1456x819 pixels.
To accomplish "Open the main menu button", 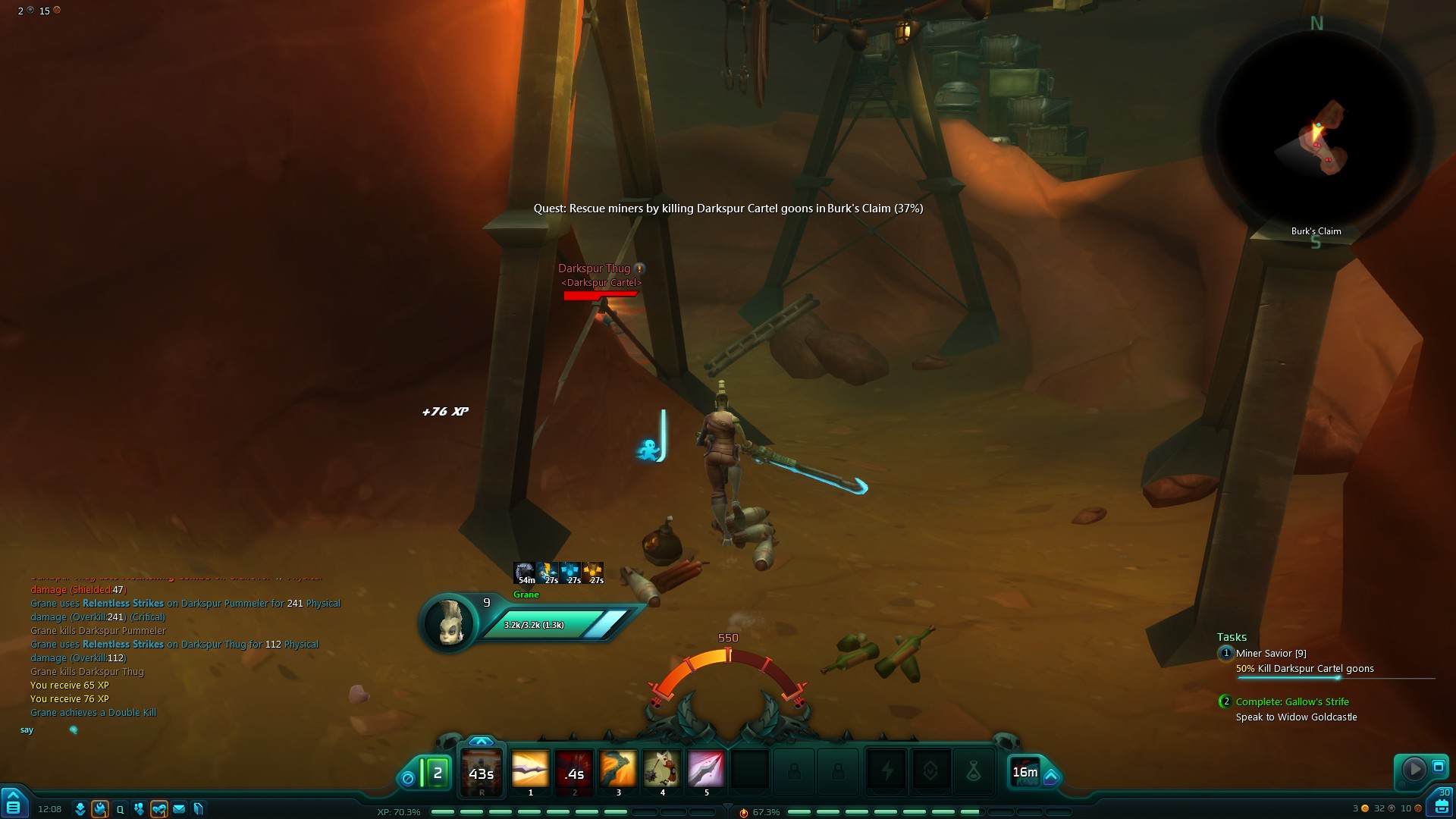I will click(x=14, y=803).
